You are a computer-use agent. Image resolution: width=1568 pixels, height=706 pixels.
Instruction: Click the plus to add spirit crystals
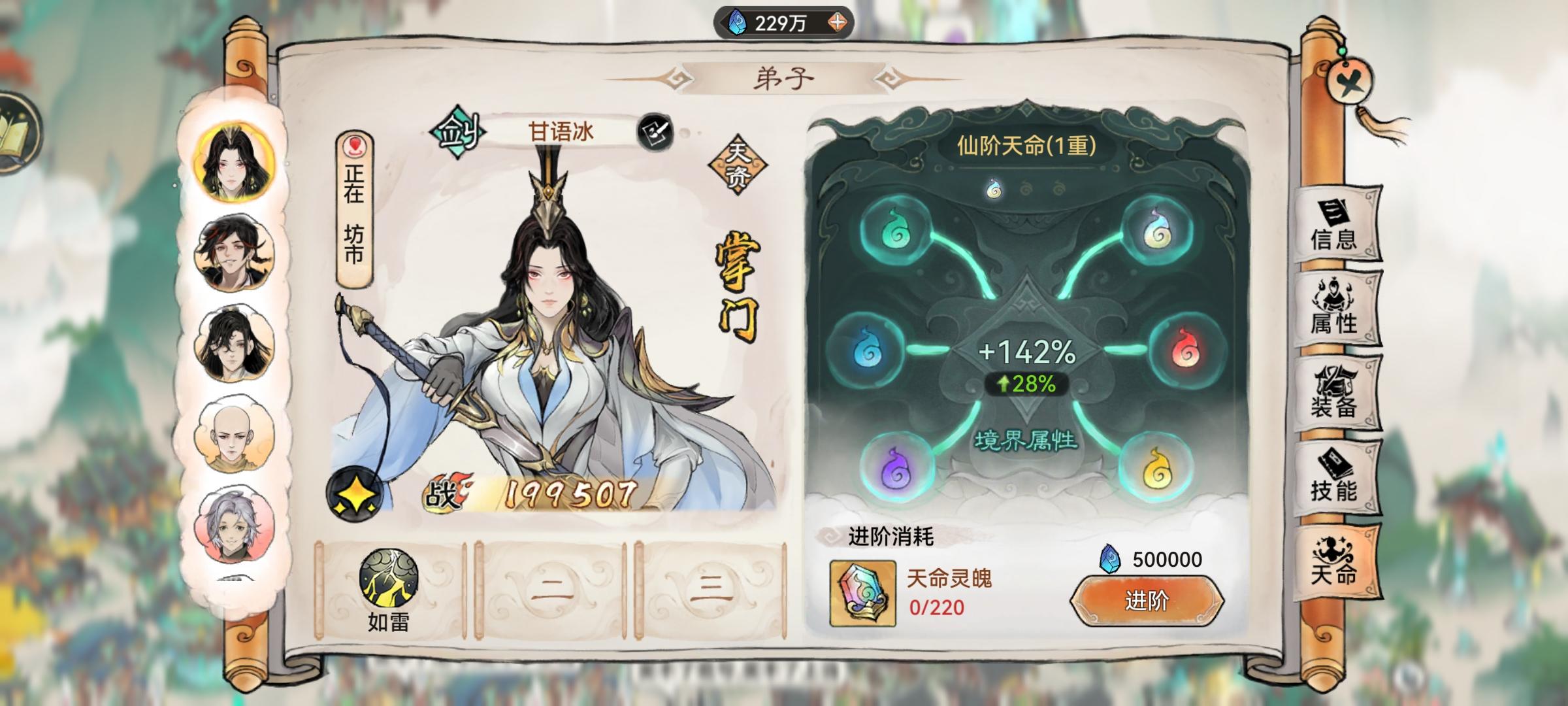pos(838,22)
